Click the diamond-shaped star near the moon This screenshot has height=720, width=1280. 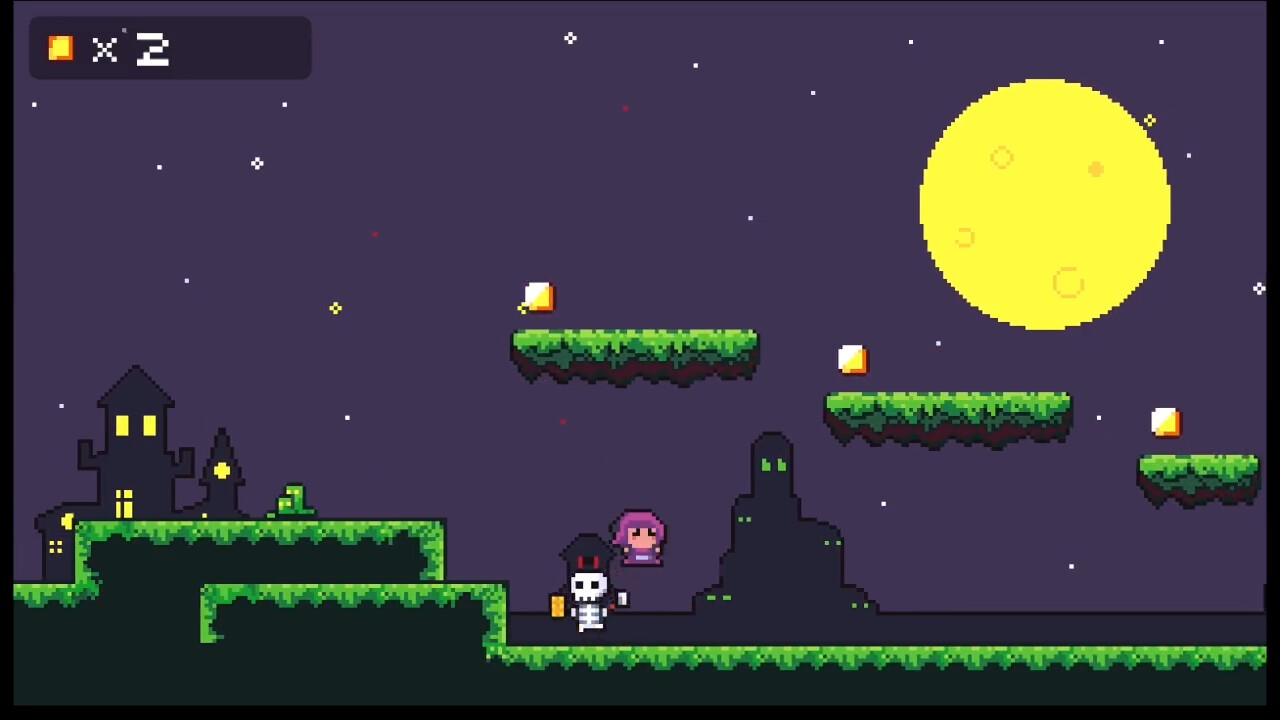pyautogui.click(x=1148, y=121)
